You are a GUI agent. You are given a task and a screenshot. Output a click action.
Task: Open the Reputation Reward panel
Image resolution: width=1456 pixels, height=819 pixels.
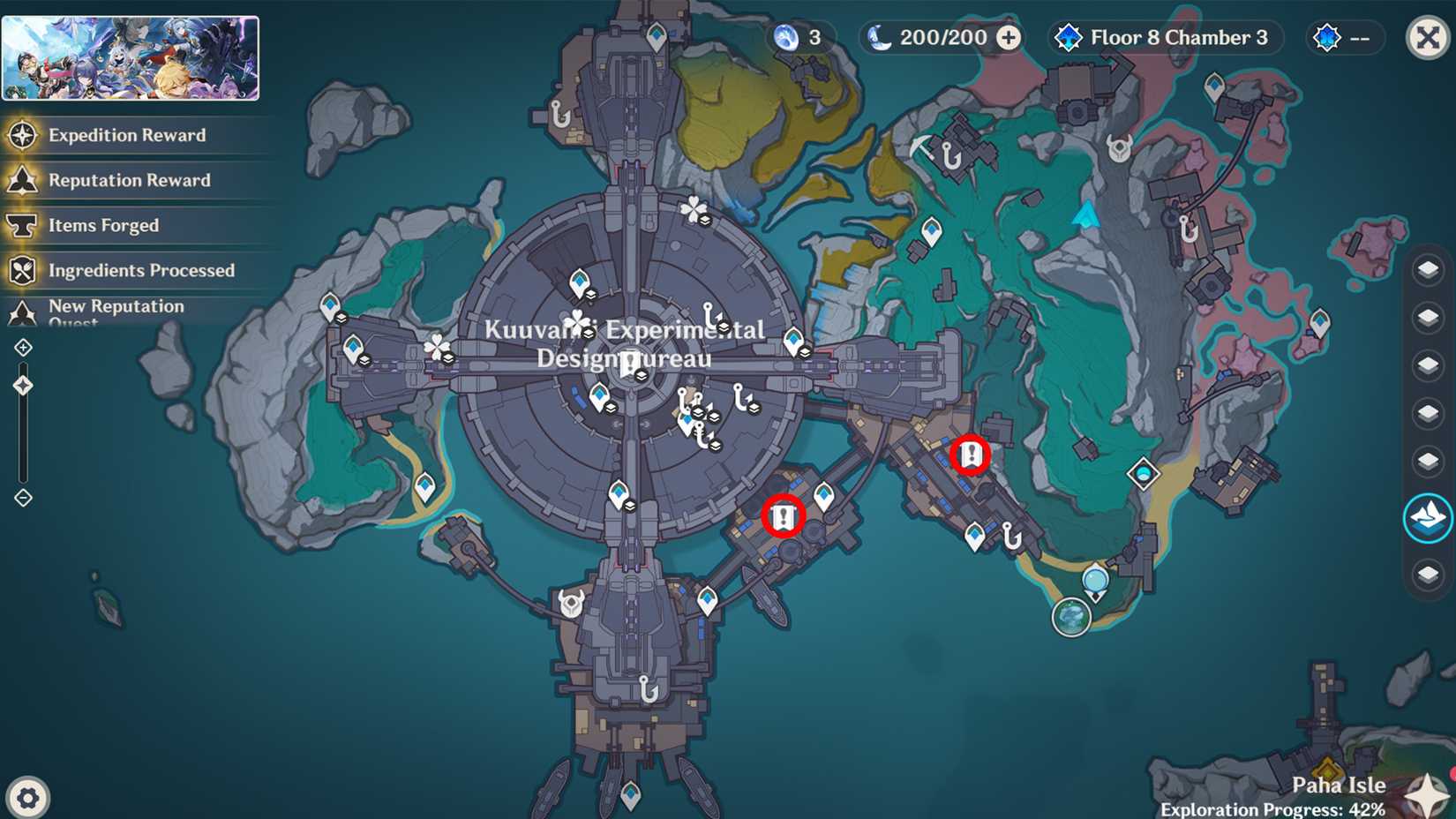click(x=130, y=180)
